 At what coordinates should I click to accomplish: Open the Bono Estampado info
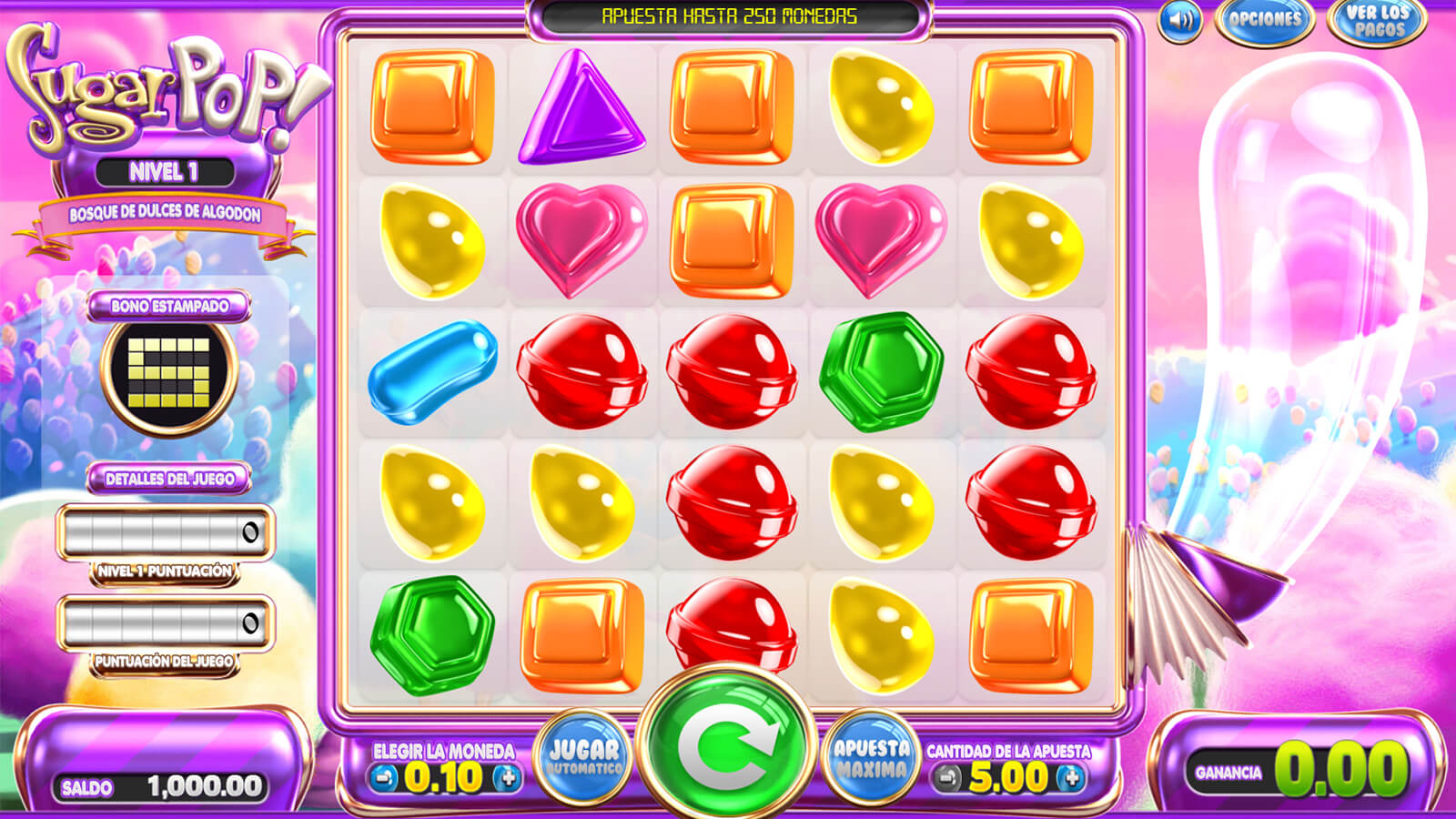(x=169, y=306)
